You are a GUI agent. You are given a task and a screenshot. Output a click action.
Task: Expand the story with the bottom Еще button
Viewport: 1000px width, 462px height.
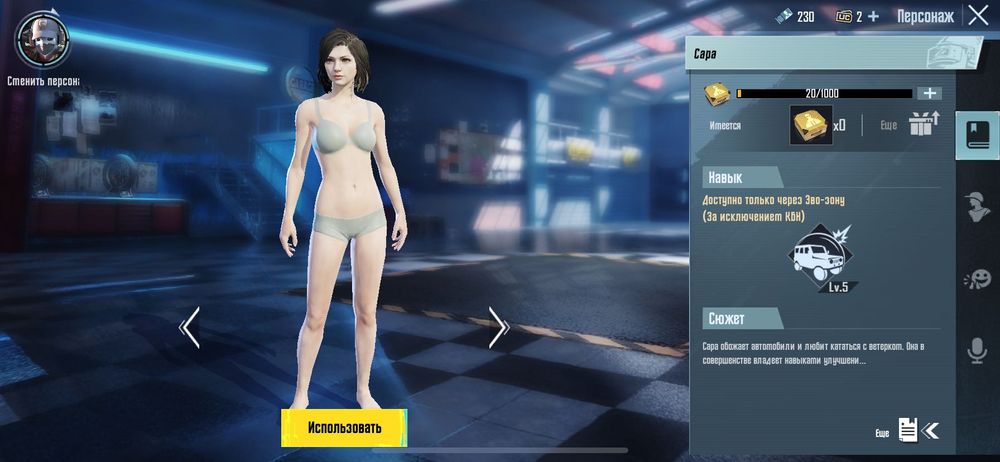[908, 431]
